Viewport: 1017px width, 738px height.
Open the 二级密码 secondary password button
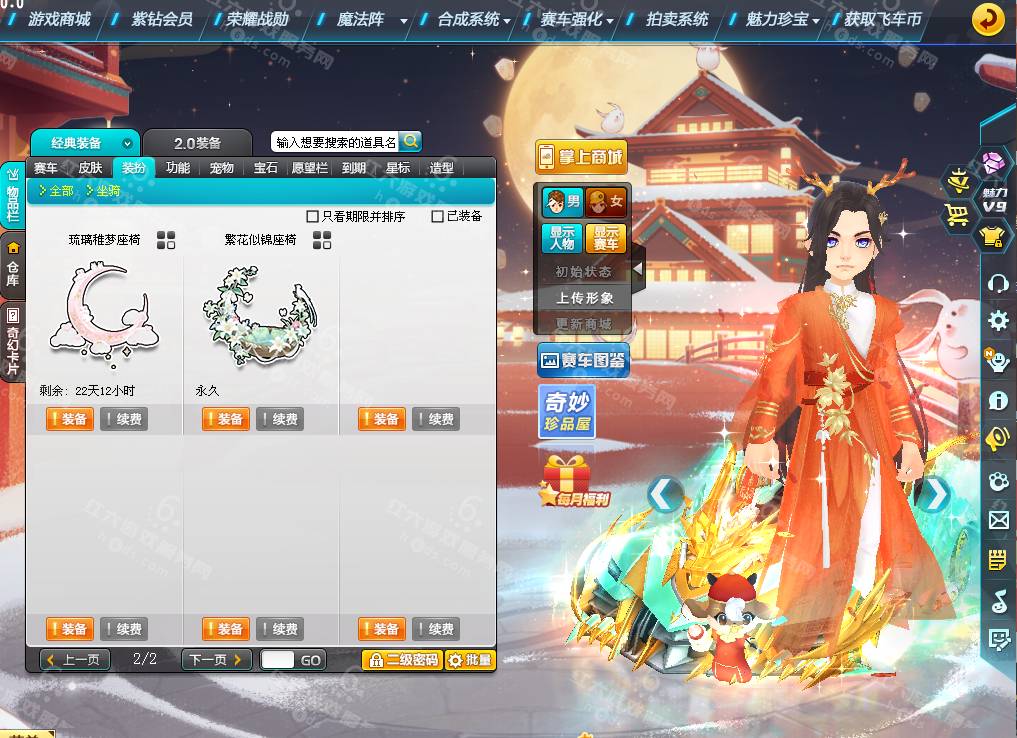[401, 660]
